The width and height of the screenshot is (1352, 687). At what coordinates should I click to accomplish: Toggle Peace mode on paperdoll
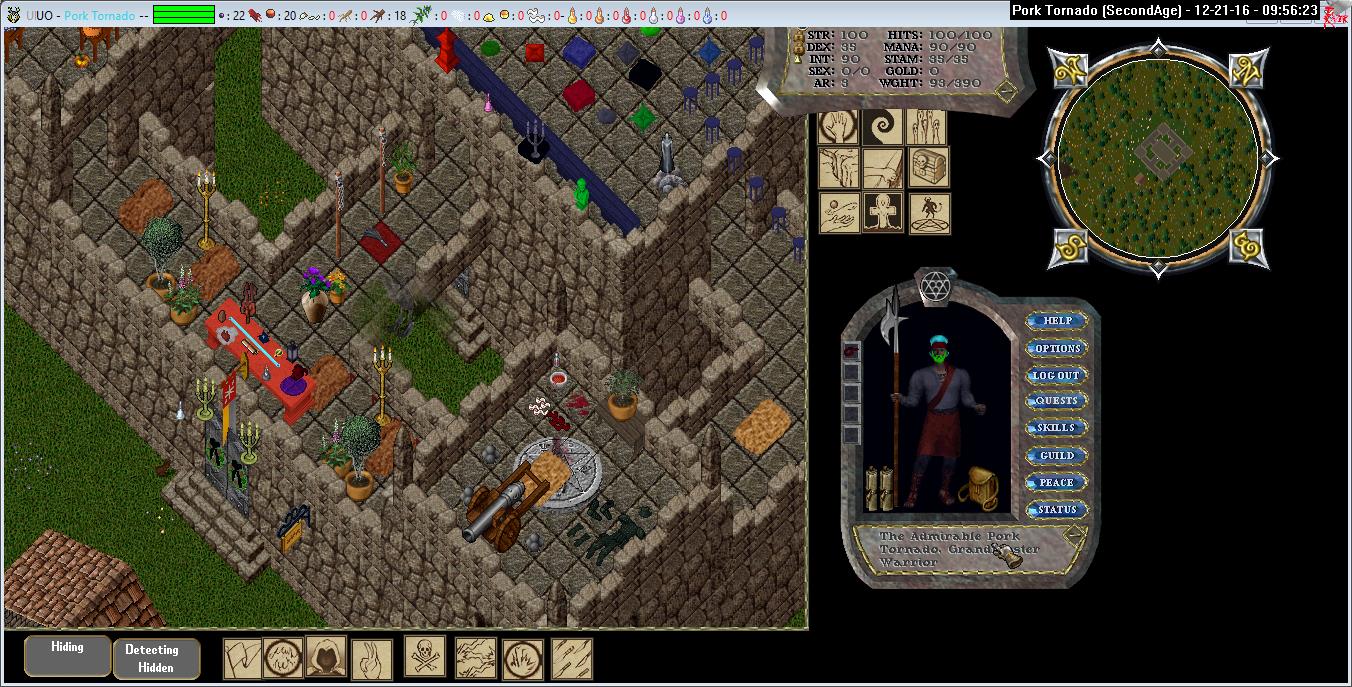[x=1057, y=482]
